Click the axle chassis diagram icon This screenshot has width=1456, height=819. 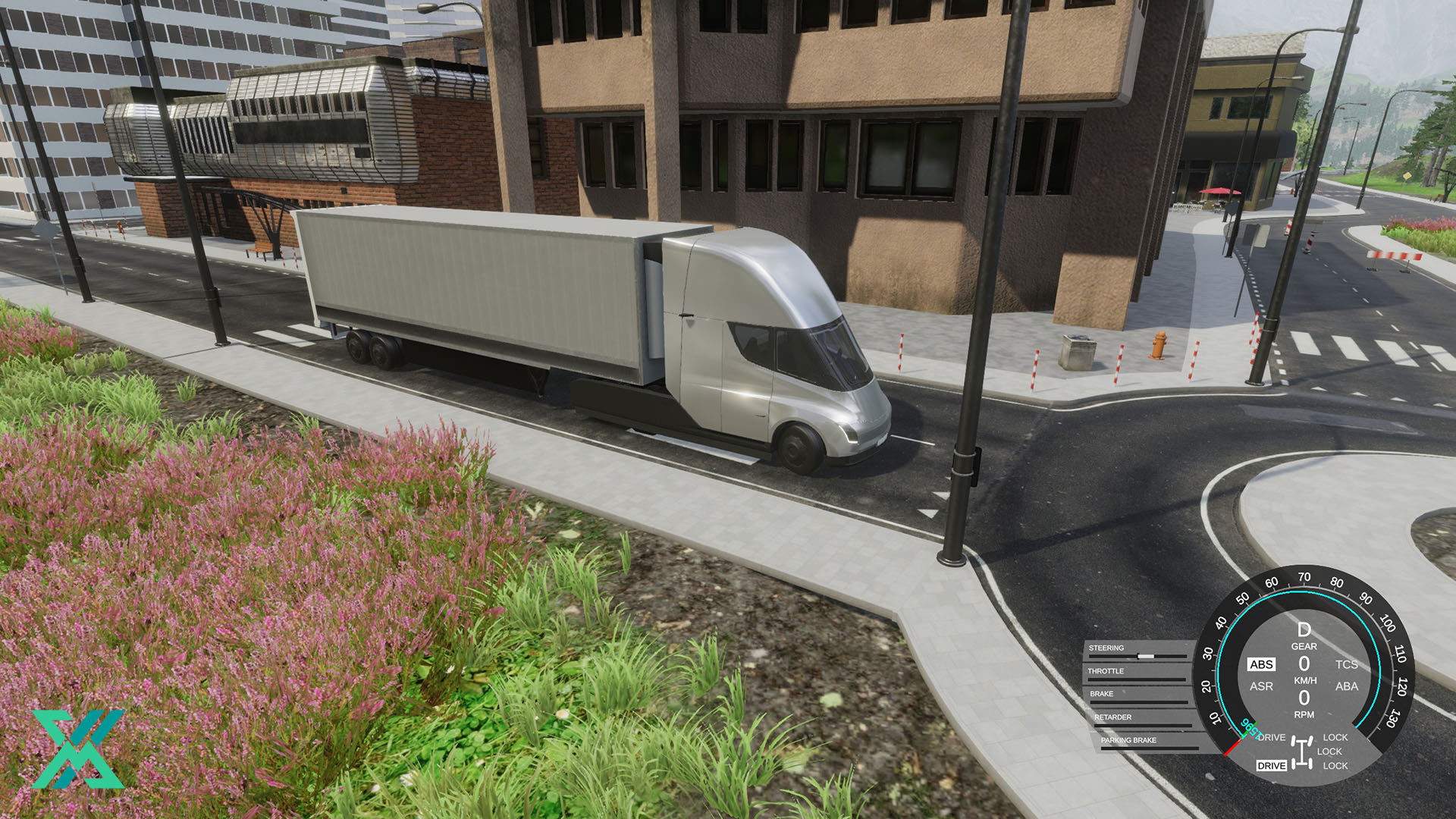point(1302,752)
